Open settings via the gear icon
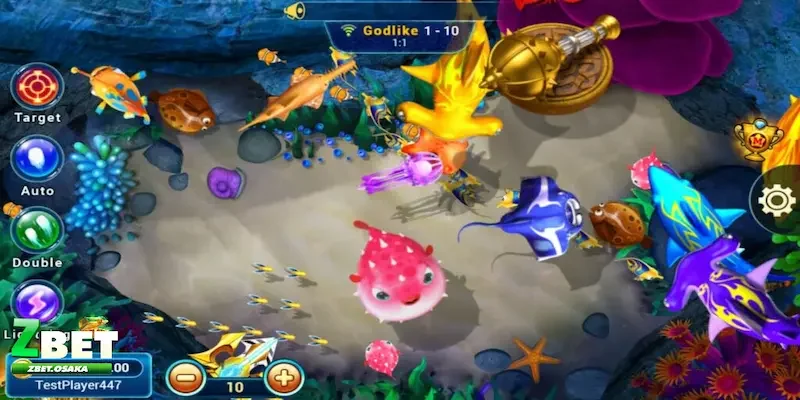 coord(776,200)
